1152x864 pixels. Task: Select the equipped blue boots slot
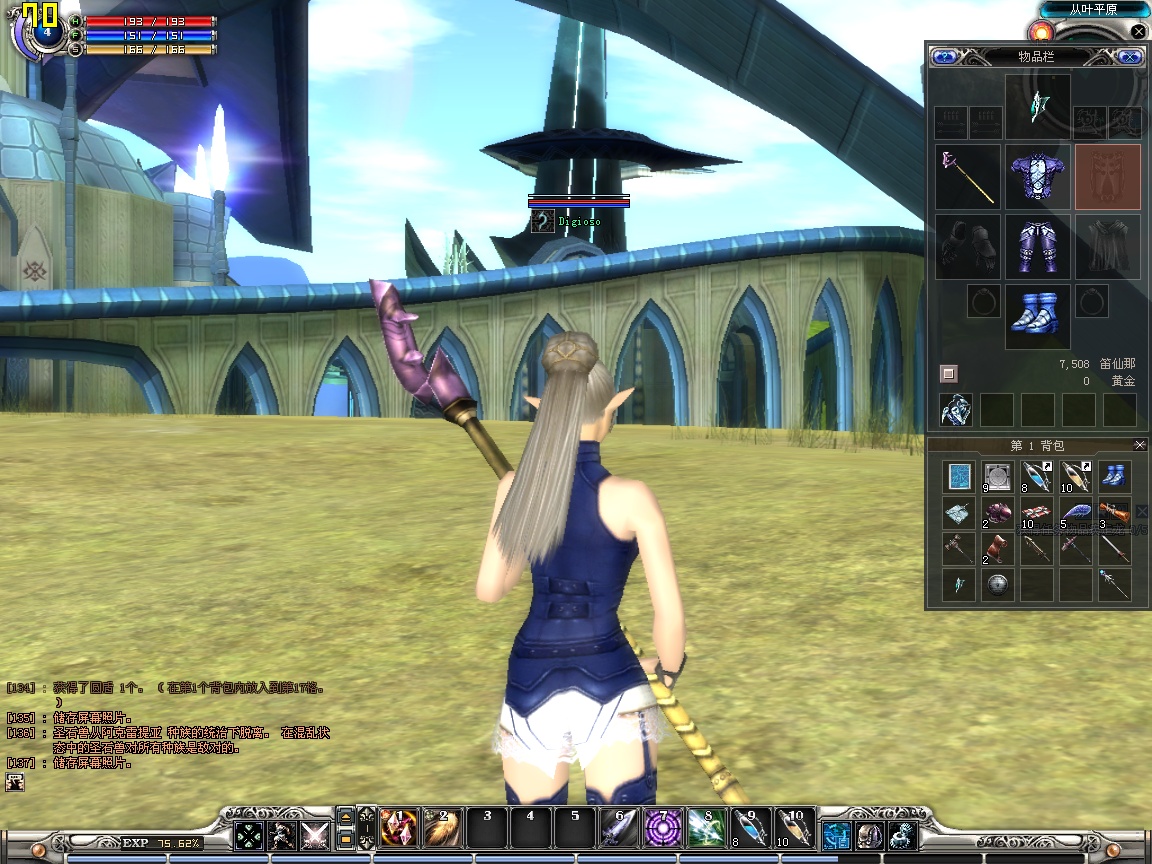1037,316
